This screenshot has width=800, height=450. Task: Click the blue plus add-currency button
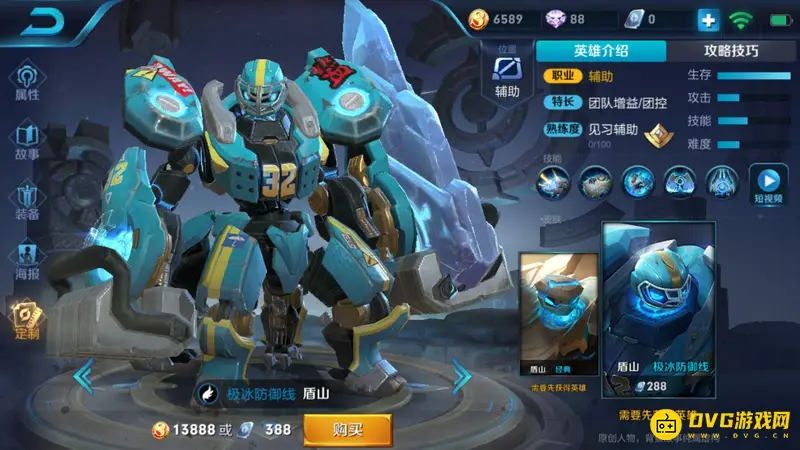click(x=708, y=19)
